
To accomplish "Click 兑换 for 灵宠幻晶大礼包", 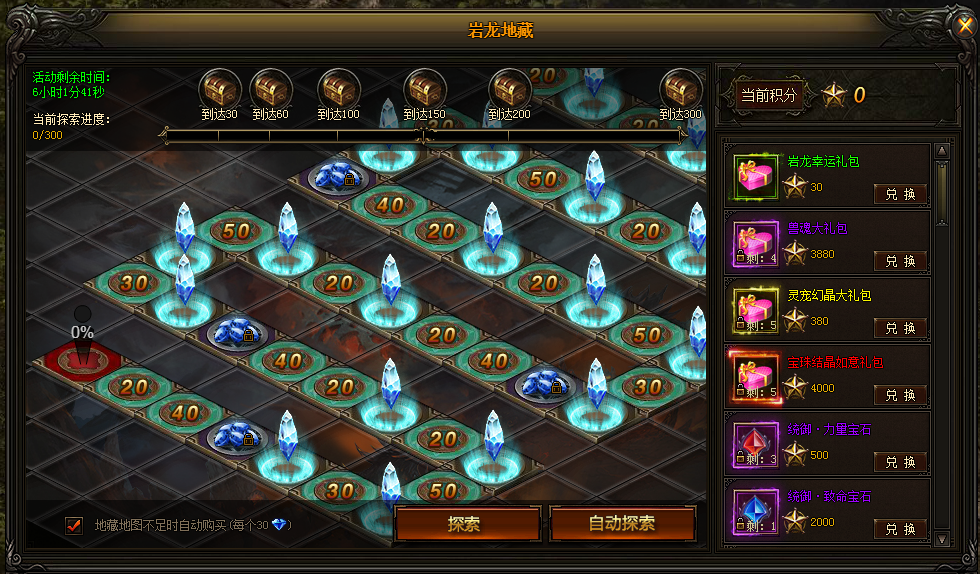I will pyautogui.click(x=900, y=328).
